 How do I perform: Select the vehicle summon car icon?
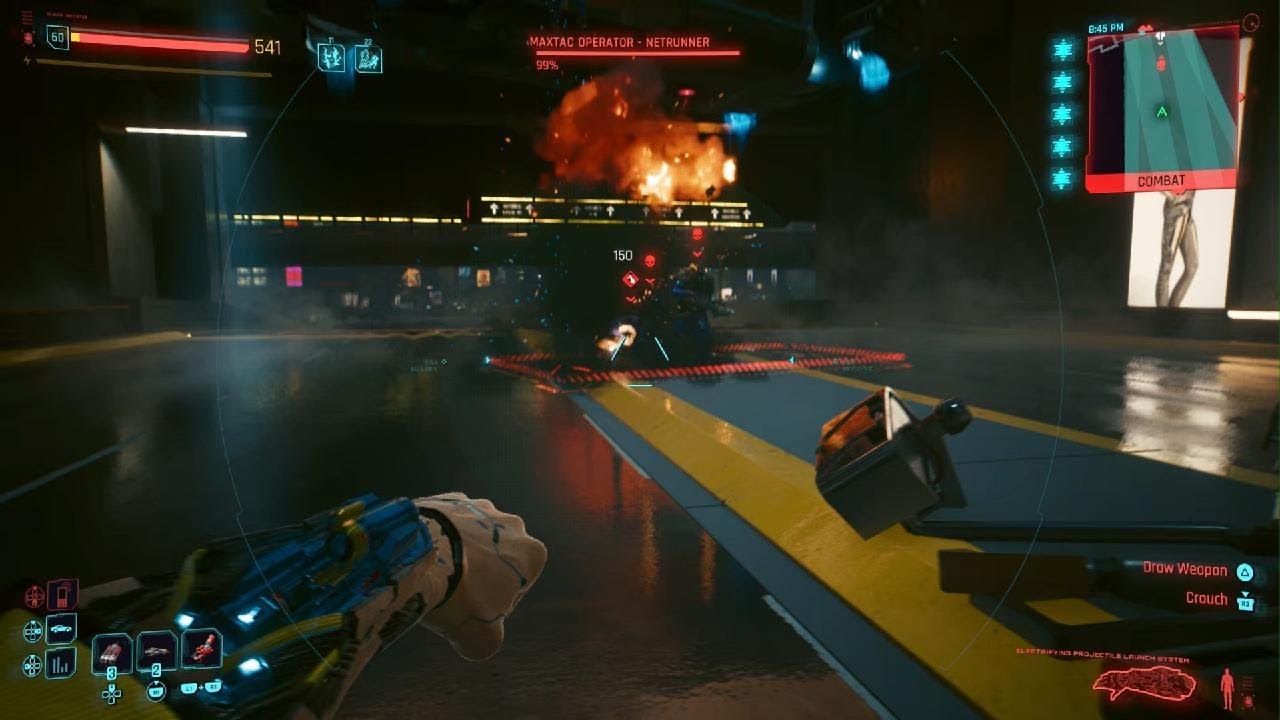tap(60, 627)
